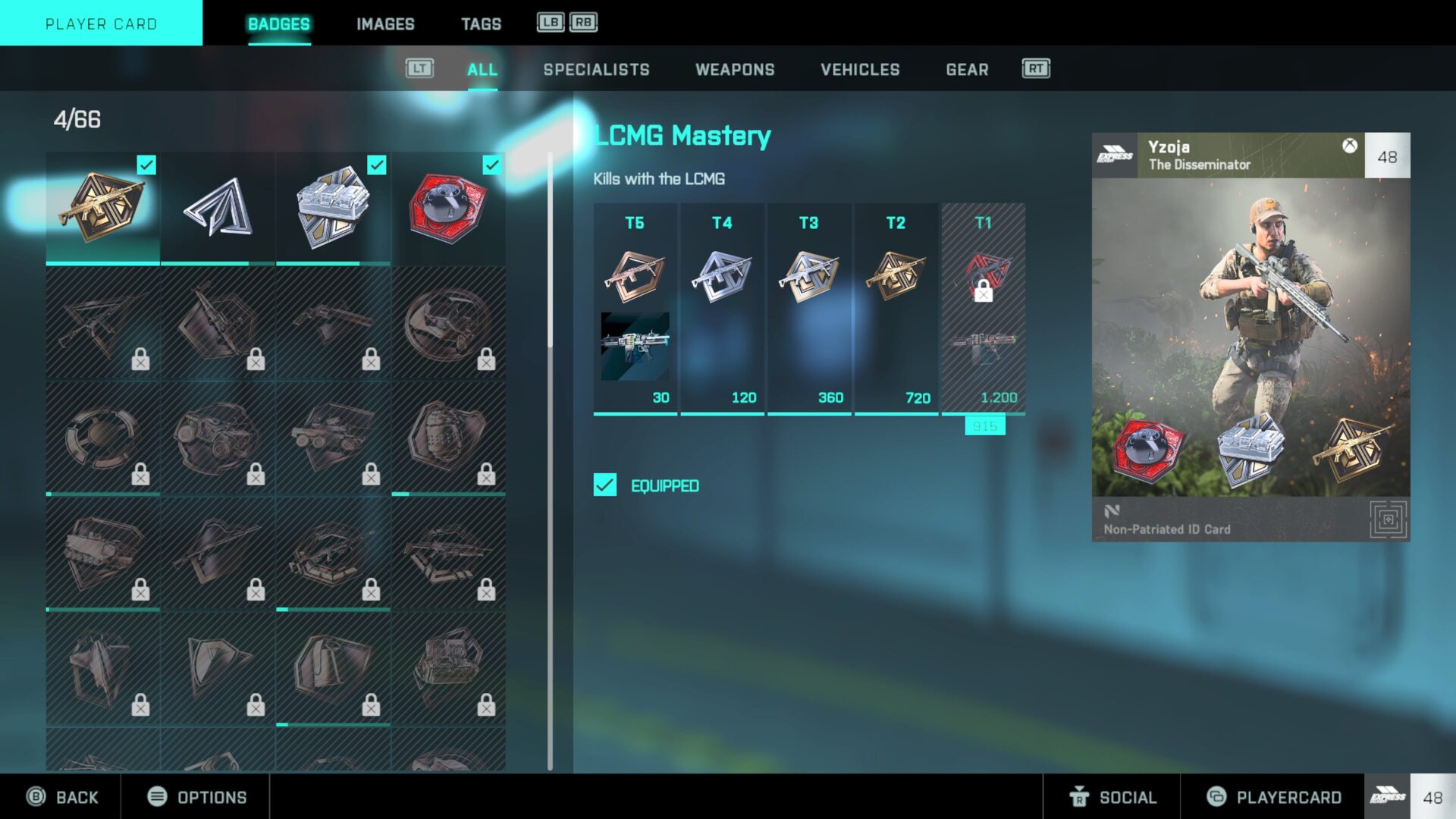Viewport: 1456px width, 819px height.
Task: Select the red hexagonal mine badge
Action: pyautogui.click(x=448, y=207)
